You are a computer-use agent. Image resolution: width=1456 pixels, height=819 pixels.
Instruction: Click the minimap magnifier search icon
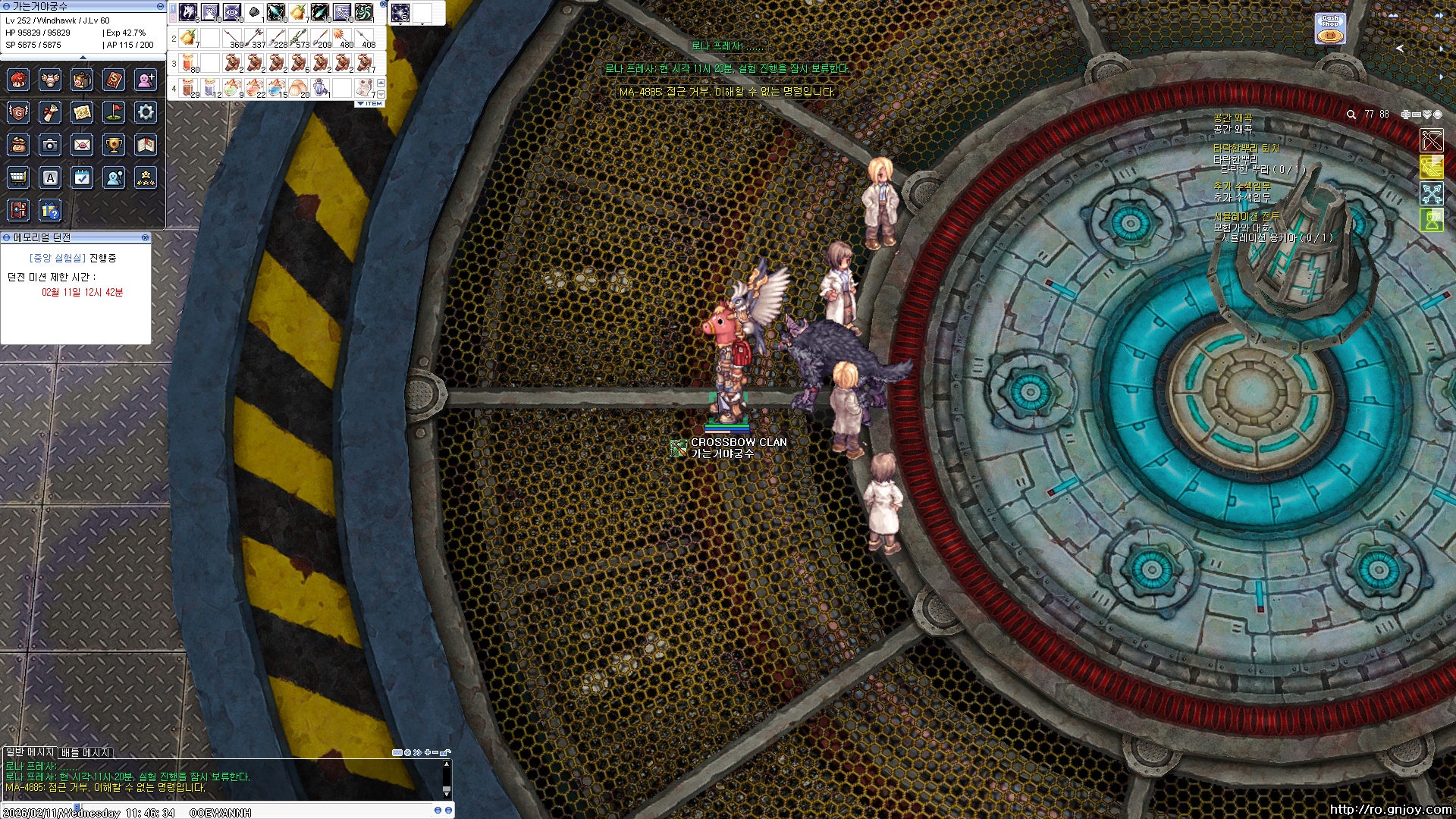pyautogui.click(x=1351, y=115)
